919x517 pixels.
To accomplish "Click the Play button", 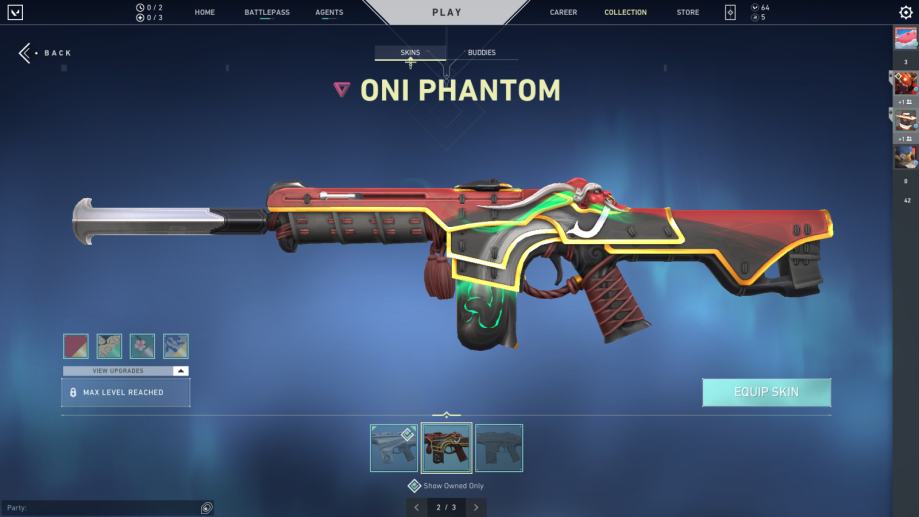I will [446, 13].
